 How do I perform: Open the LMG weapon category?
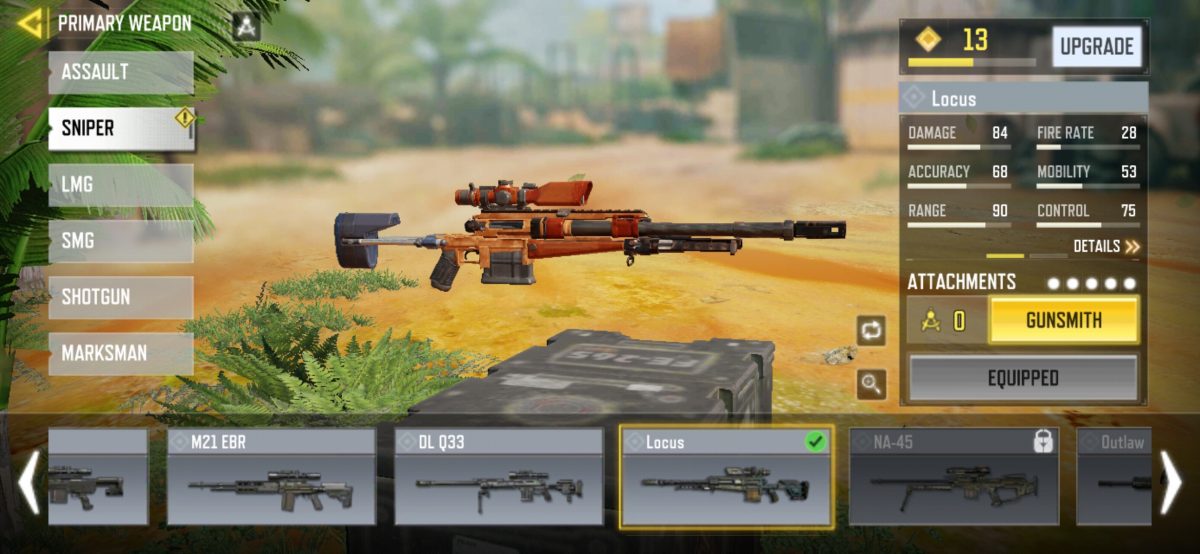point(120,185)
